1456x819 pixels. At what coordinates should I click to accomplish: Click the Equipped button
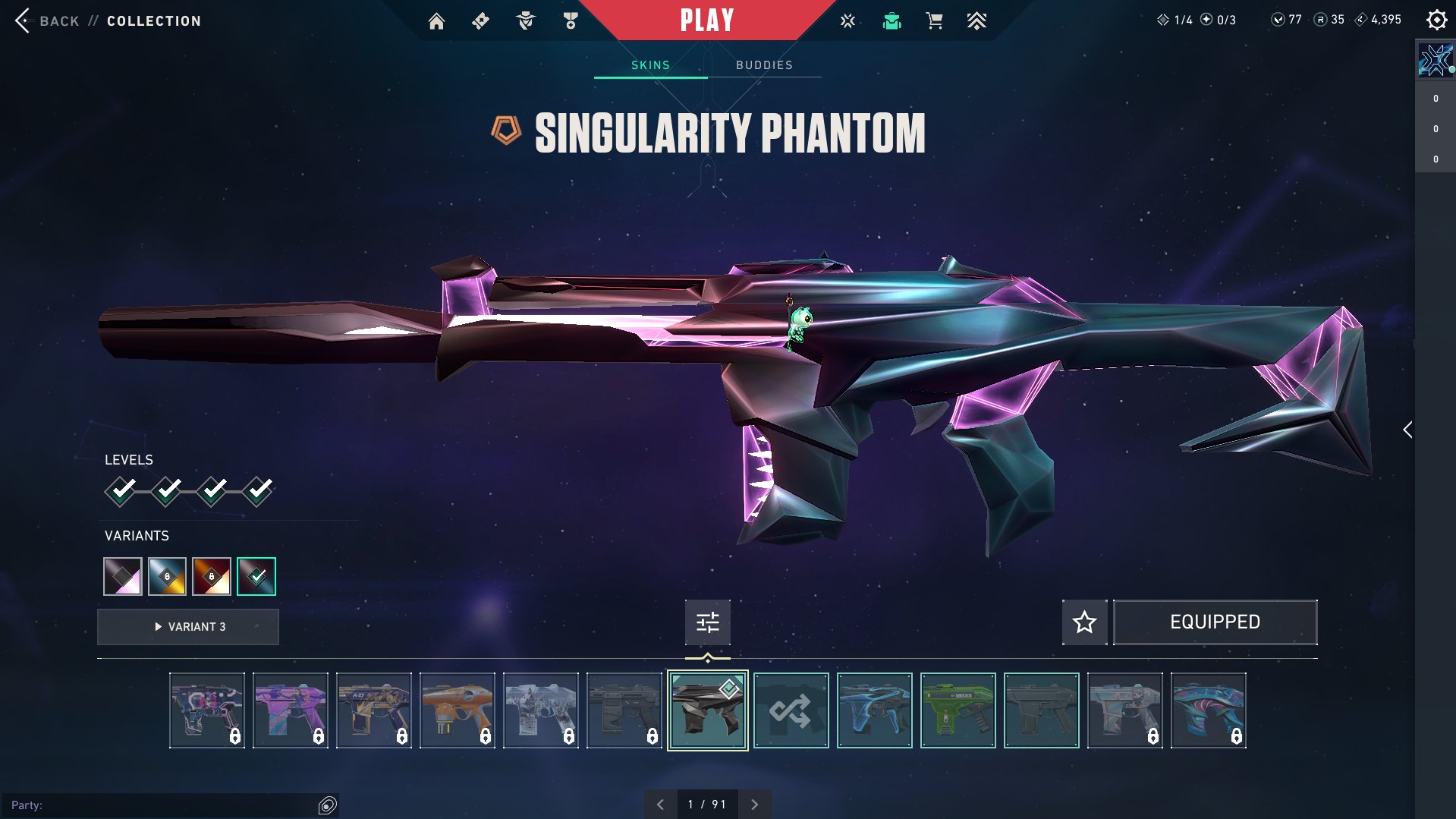[1215, 622]
